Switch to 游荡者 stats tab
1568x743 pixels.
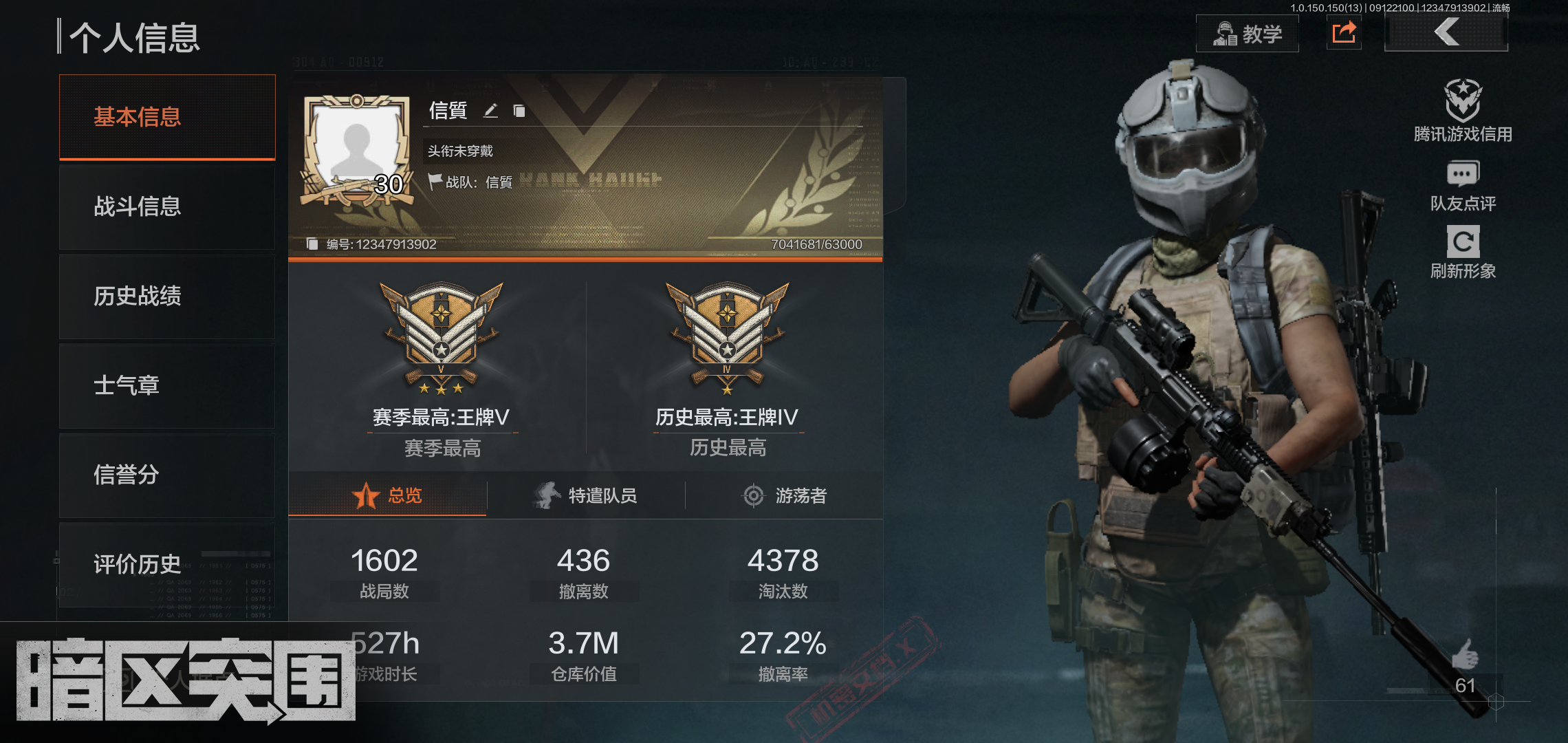pyautogui.click(x=785, y=495)
